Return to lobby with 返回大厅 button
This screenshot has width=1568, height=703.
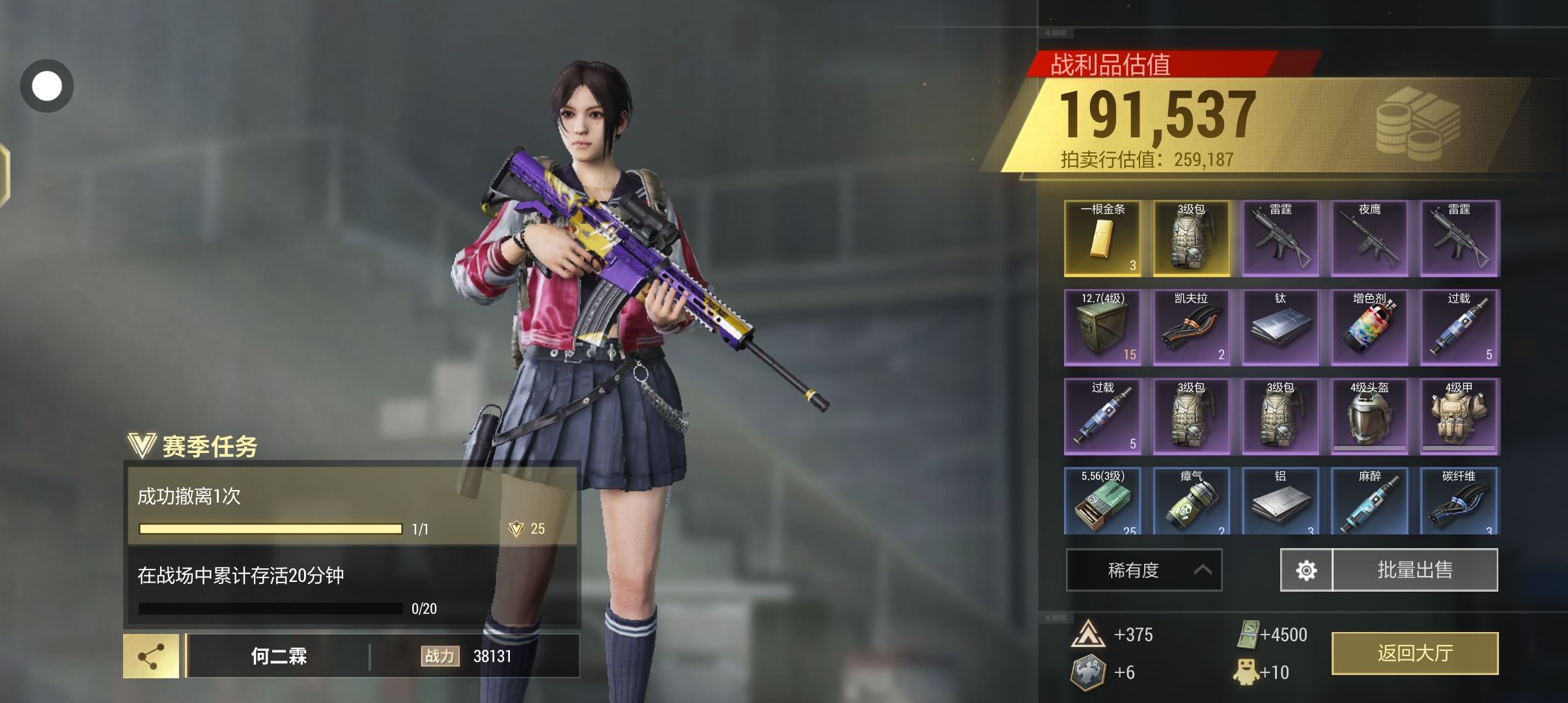pyautogui.click(x=1414, y=653)
